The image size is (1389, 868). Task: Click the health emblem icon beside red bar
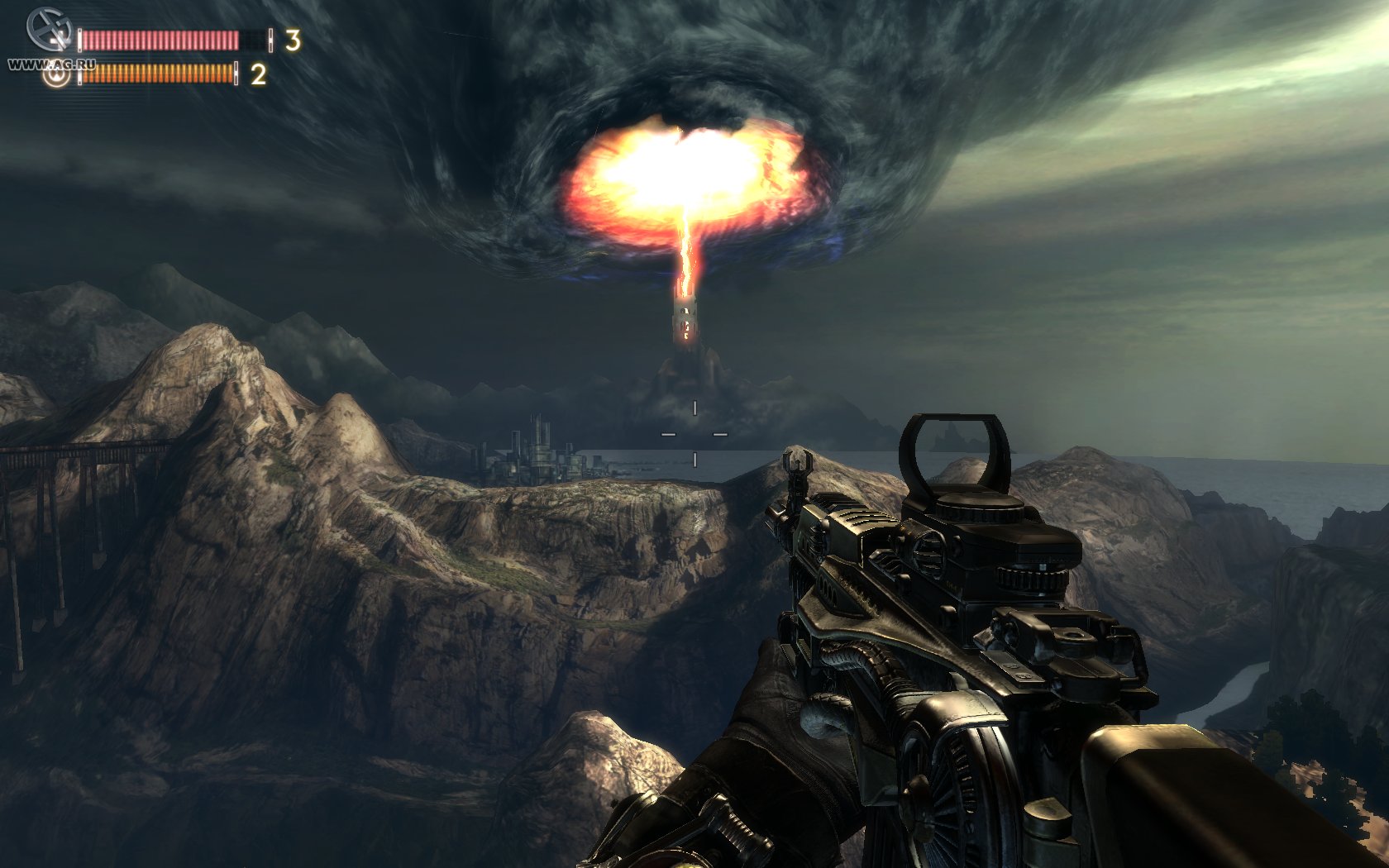point(50,30)
